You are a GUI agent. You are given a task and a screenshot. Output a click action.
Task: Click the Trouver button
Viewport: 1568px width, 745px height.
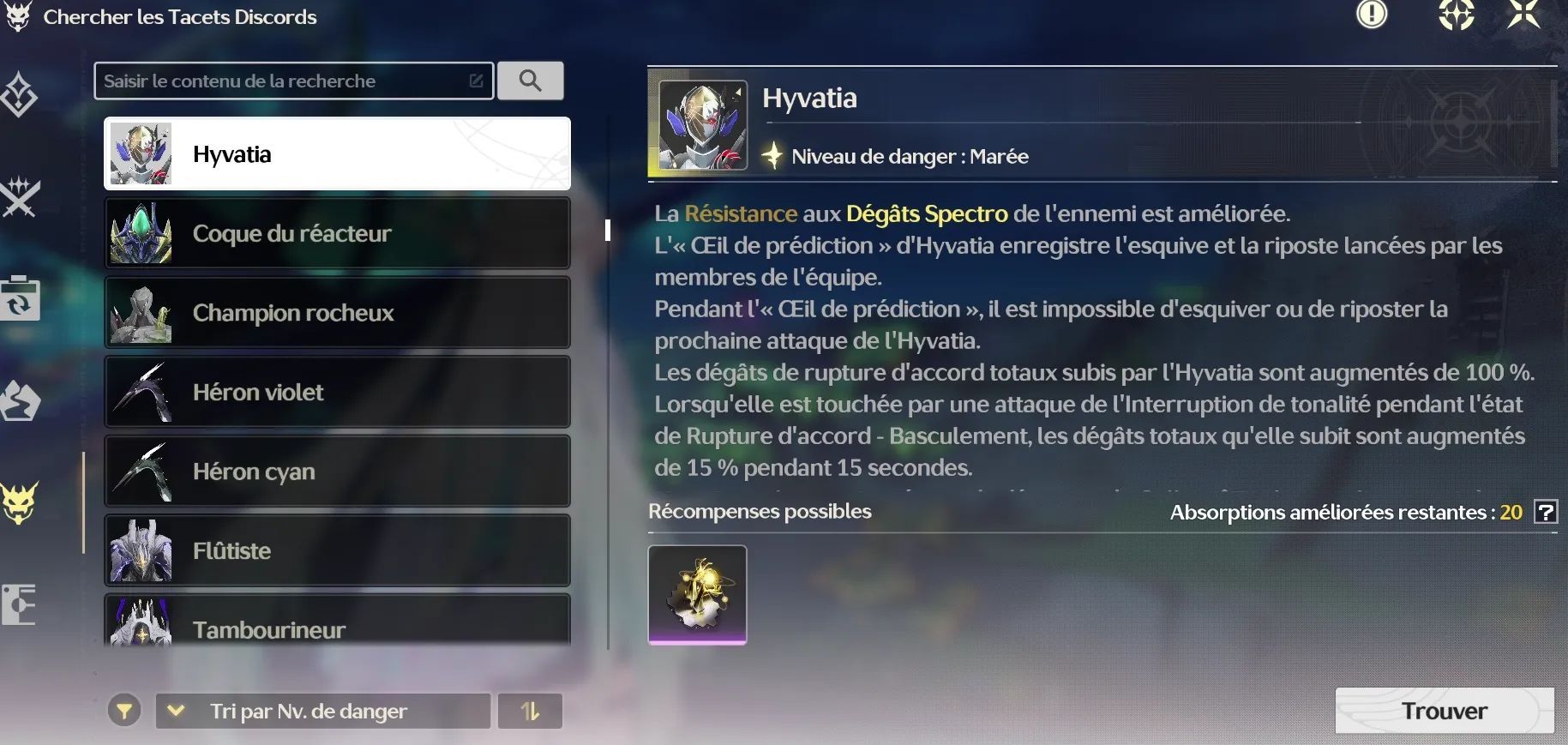[x=1444, y=711]
